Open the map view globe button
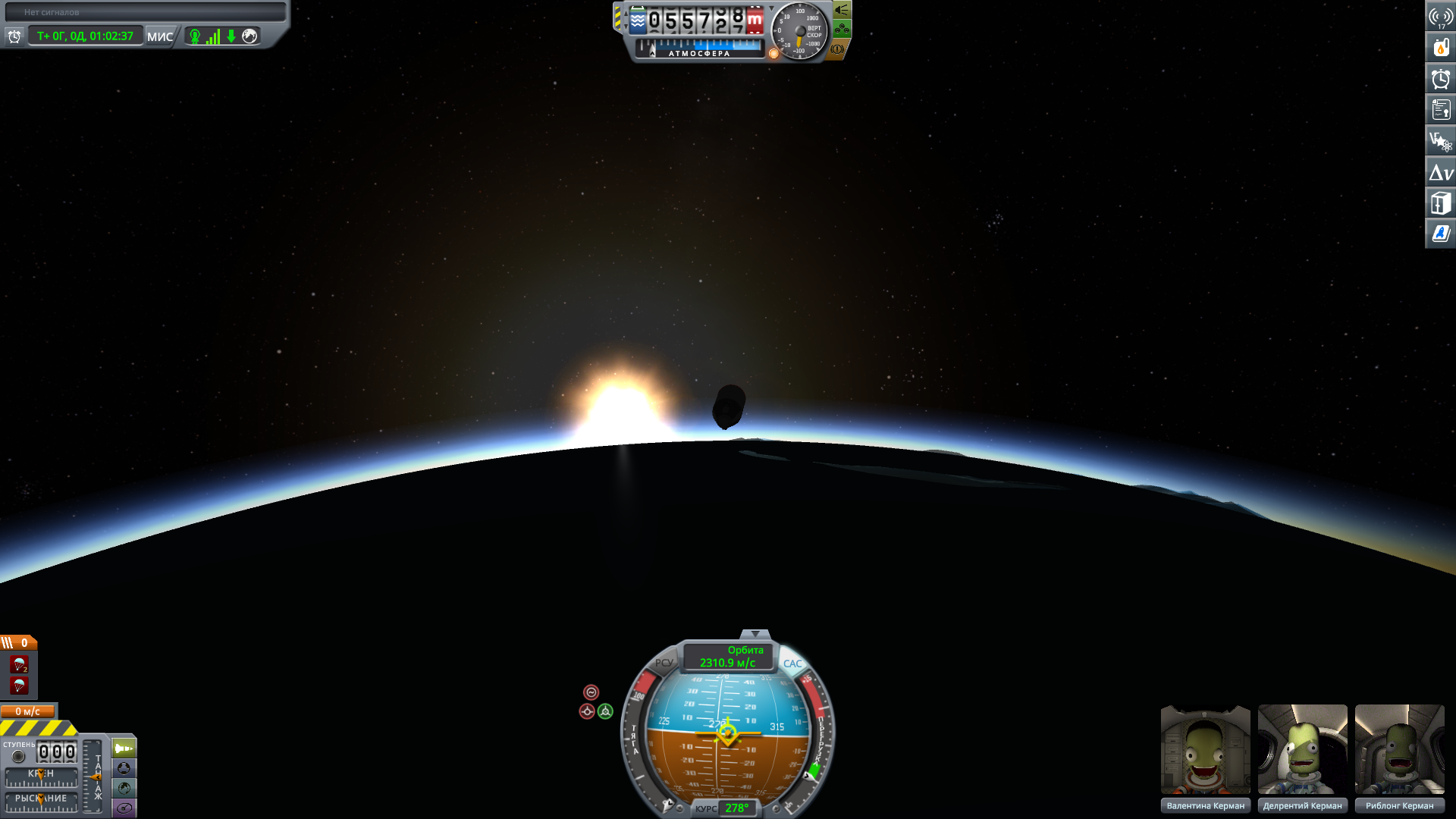This screenshot has height=819, width=1456. point(124,789)
